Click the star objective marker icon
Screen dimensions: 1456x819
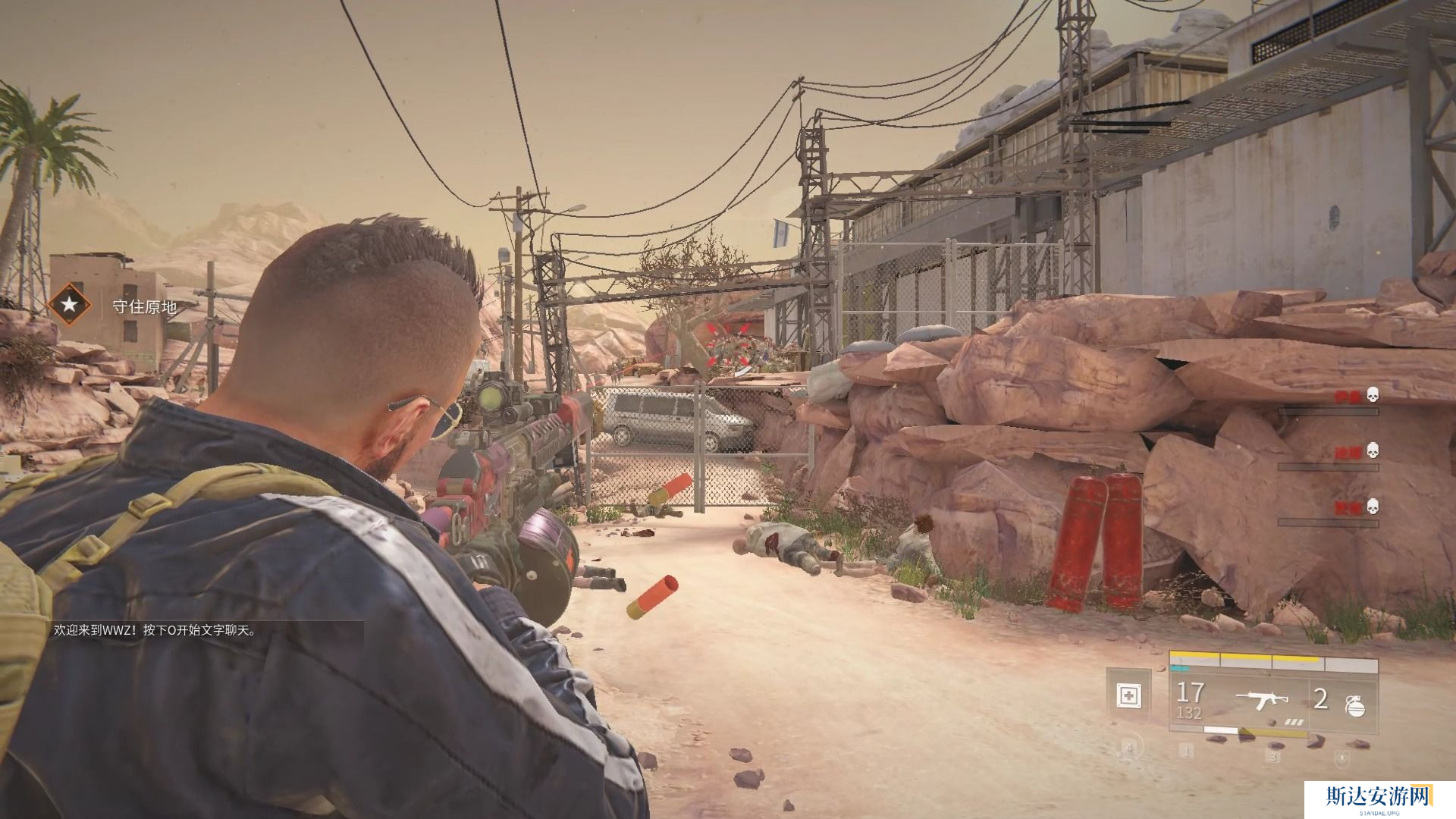69,306
